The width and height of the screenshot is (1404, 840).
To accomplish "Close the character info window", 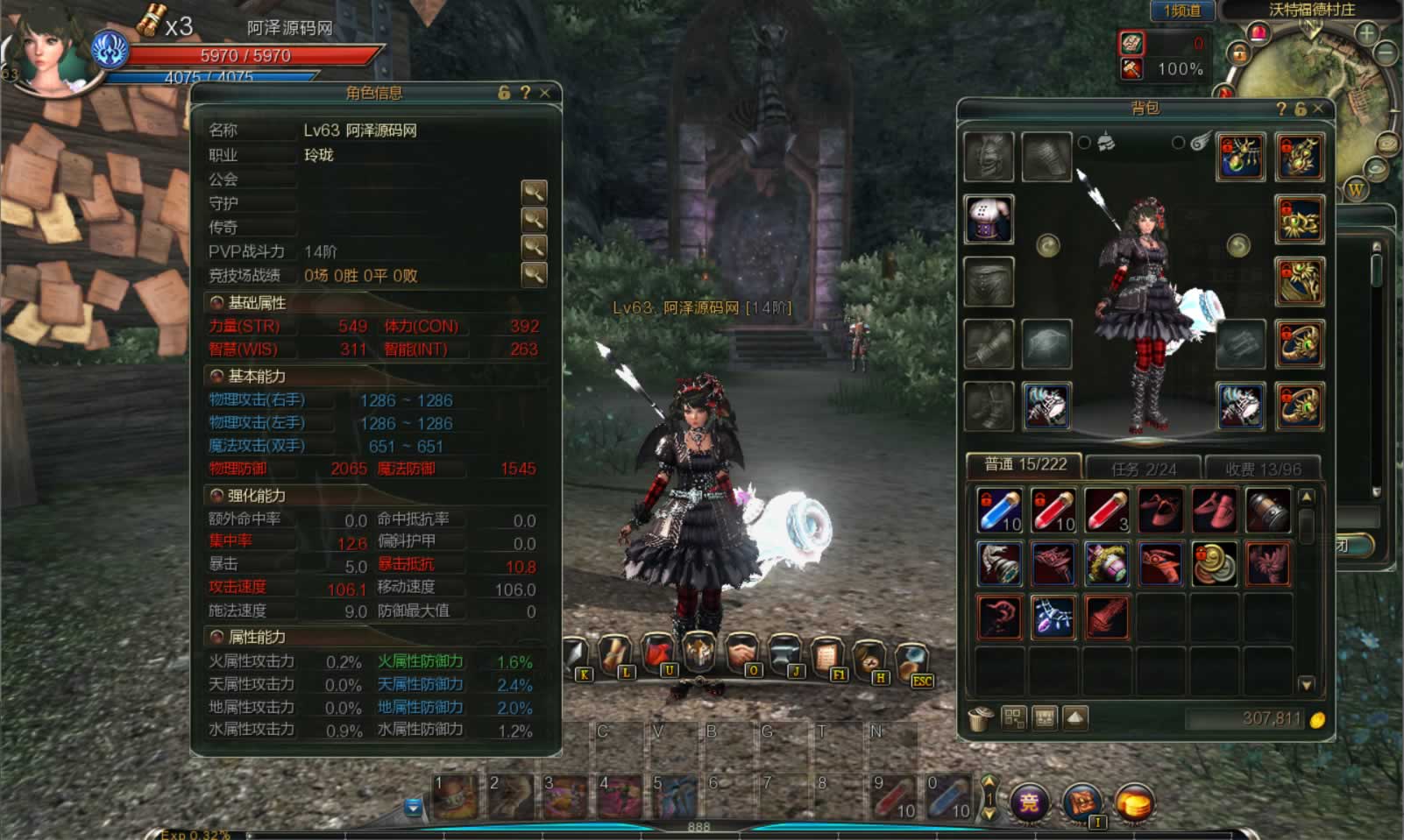I will pos(545,93).
